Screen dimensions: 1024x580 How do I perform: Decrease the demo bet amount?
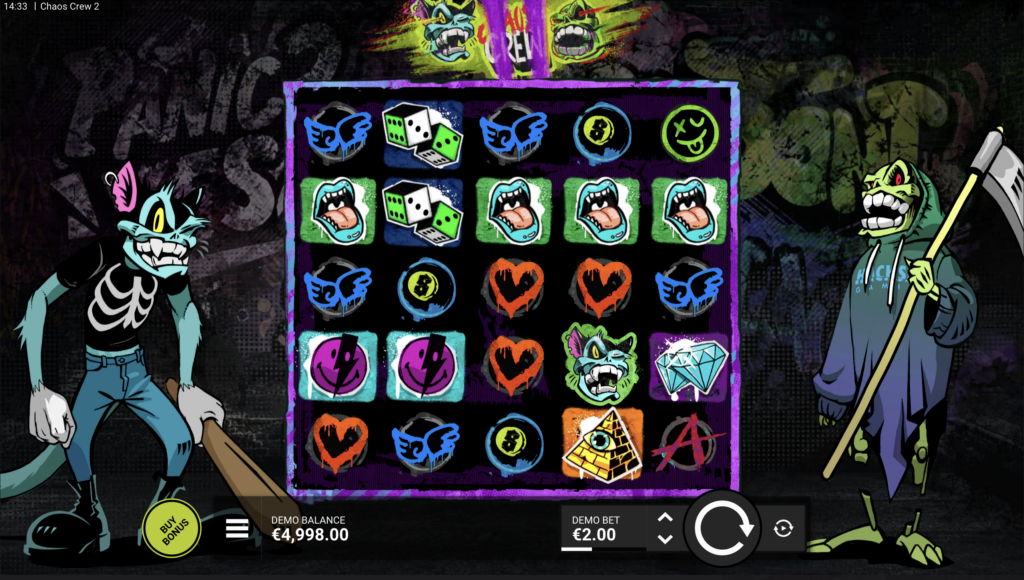click(665, 539)
